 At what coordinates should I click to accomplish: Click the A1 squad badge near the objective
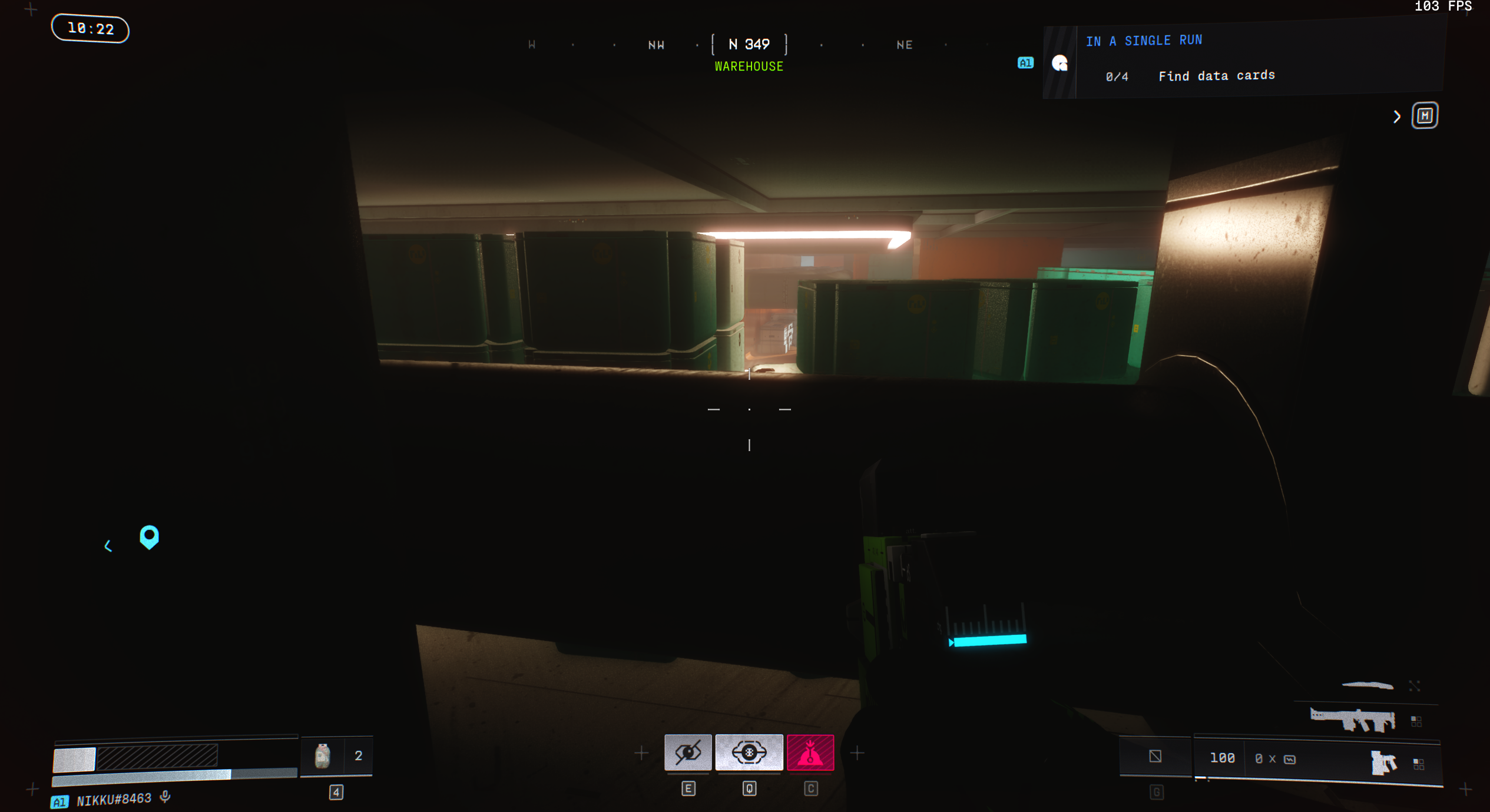click(x=1025, y=63)
